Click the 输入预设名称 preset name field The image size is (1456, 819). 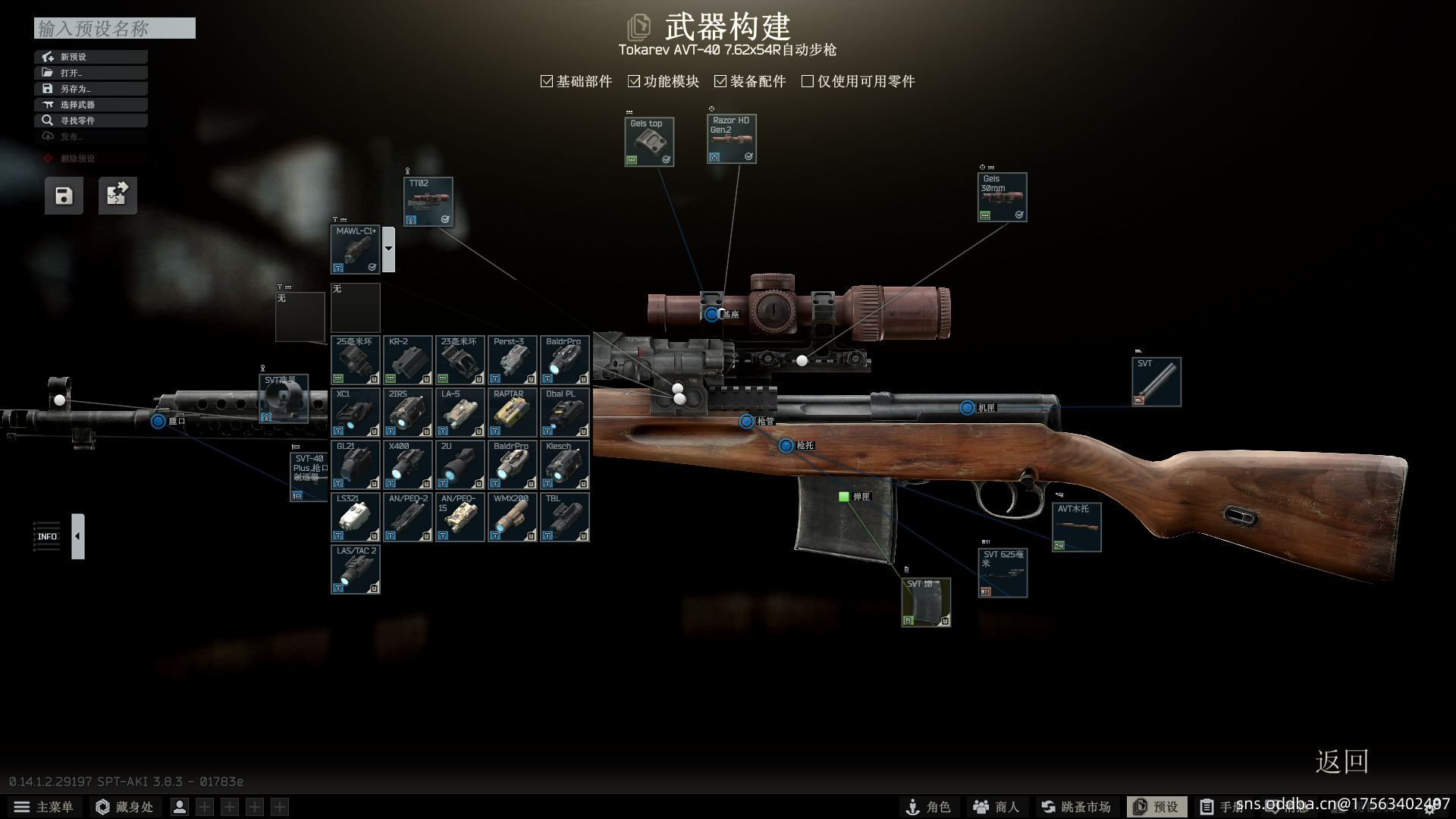(114, 28)
